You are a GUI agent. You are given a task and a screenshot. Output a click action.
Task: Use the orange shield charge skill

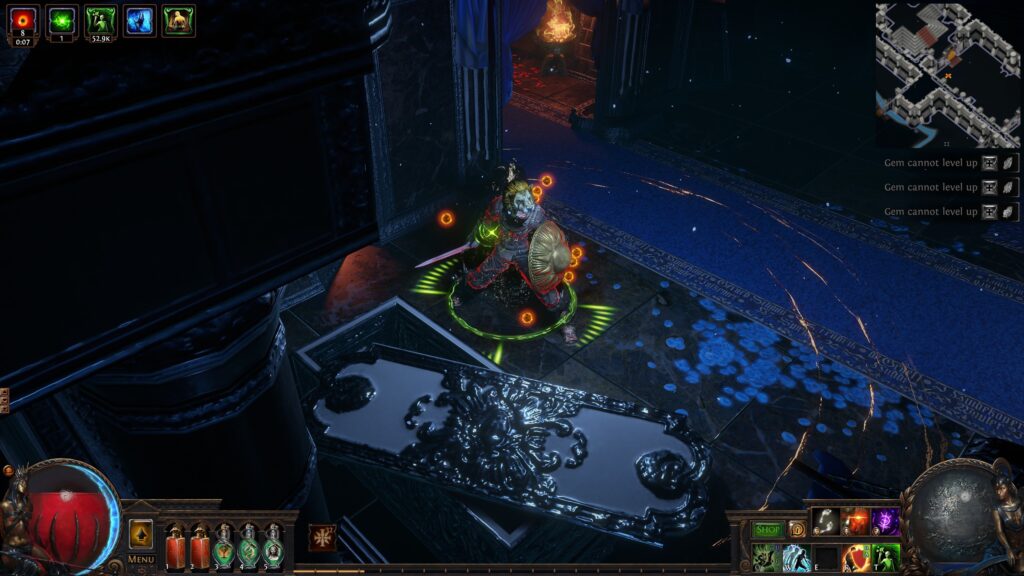click(855, 557)
